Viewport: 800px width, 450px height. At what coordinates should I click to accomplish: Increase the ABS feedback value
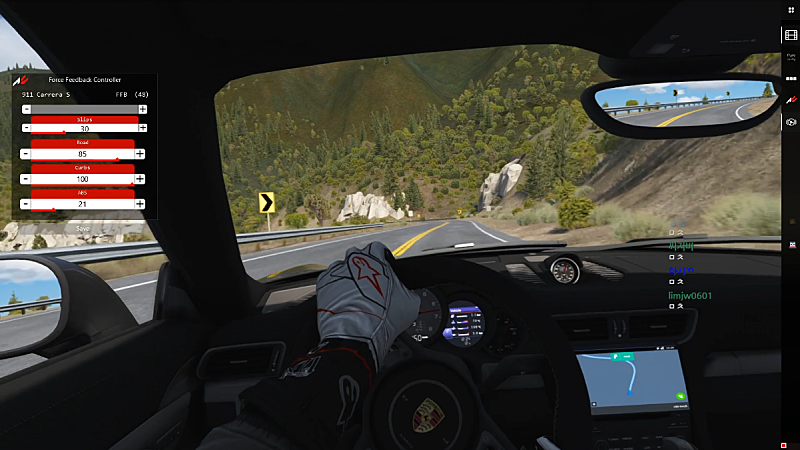[140, 203]
